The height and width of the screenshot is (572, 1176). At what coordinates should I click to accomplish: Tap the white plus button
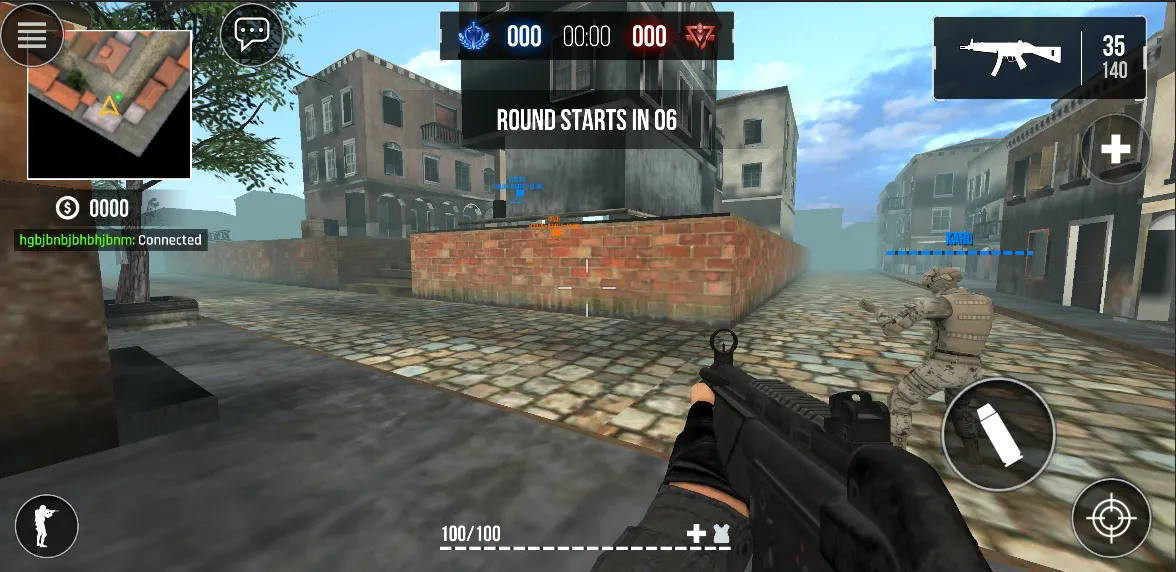pos(1115,149)
